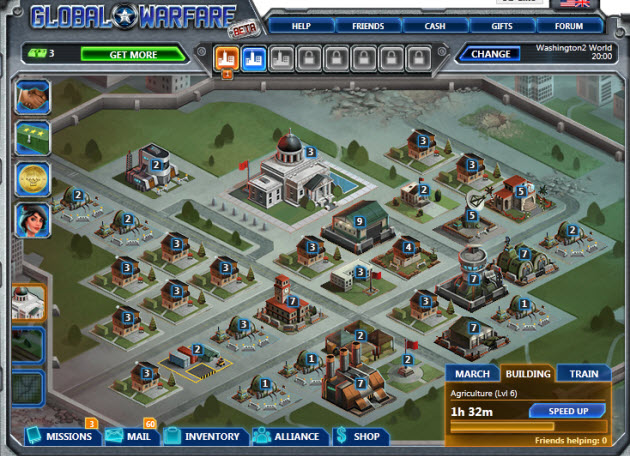Speed up the Agriculture upgrade
The height and width of the screenshot is (456, 630).
[x=566, y=411]
